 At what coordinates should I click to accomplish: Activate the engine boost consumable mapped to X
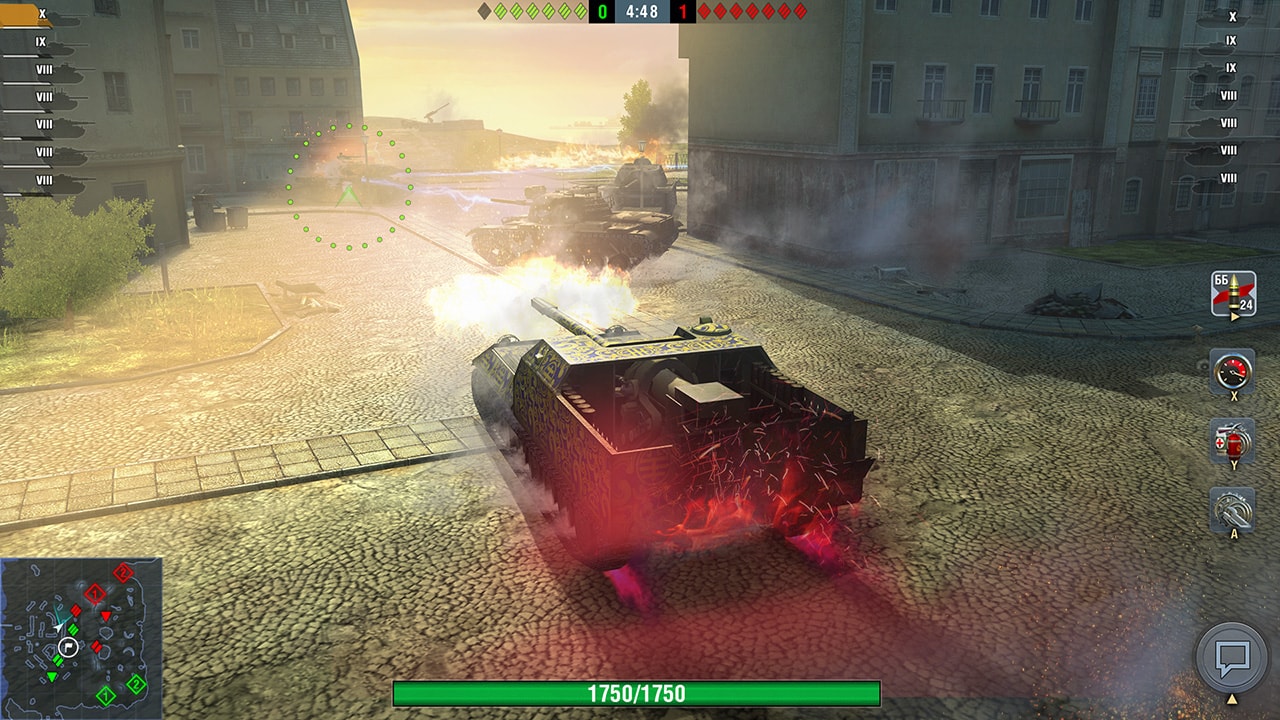tap(1233, 372)
